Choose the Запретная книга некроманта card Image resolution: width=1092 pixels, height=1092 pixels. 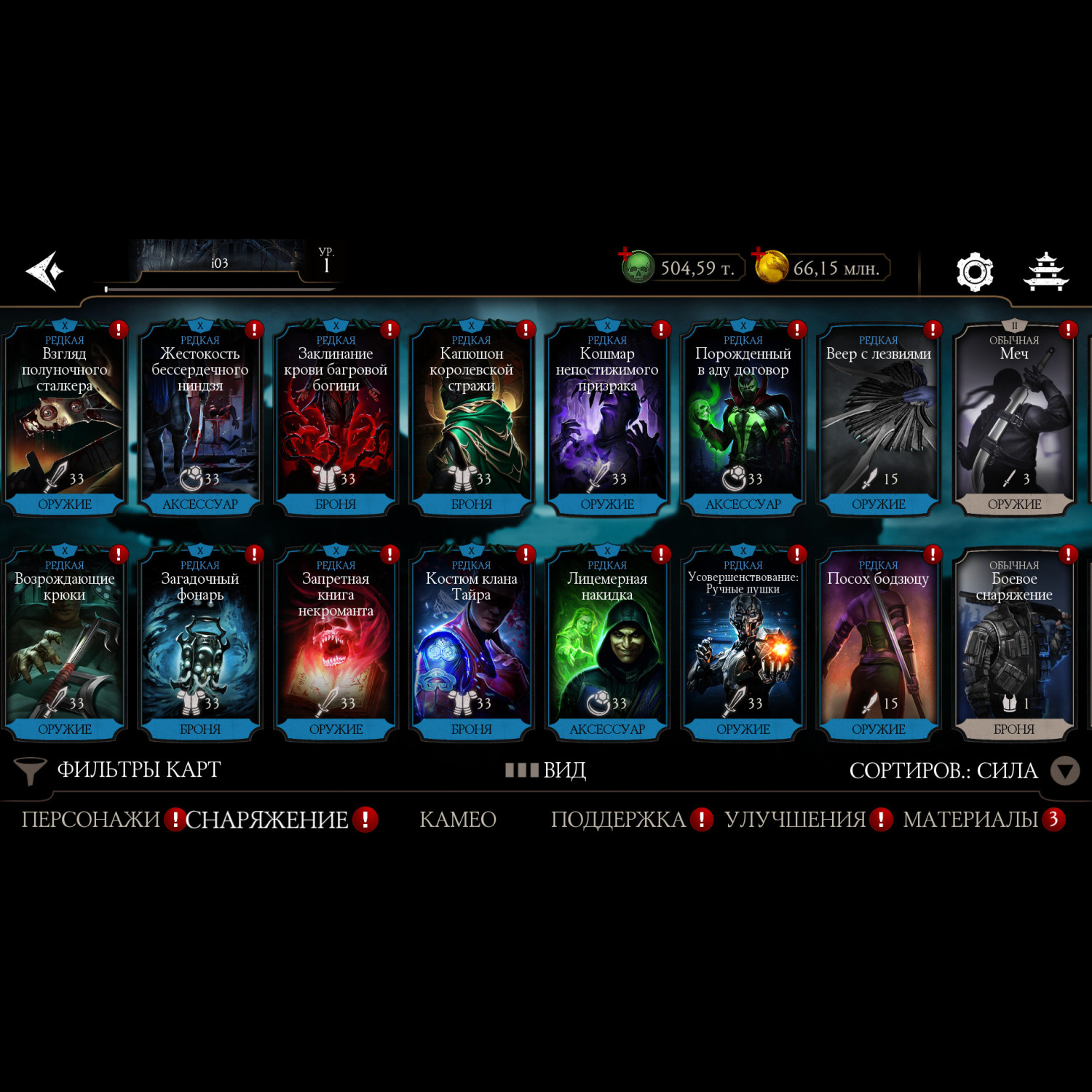[336, 644]
